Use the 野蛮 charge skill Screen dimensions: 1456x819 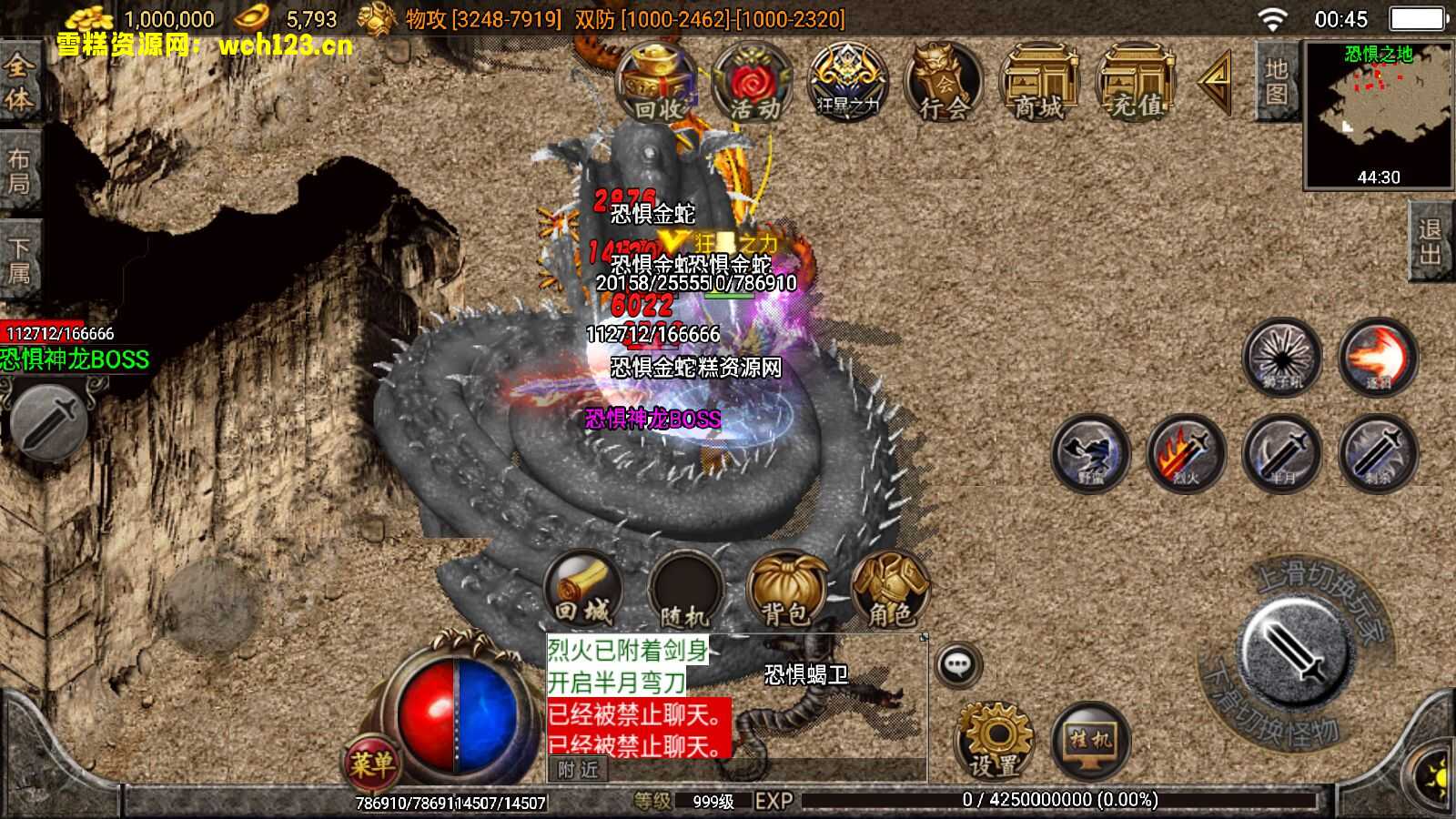click(x=1090, y=452)
